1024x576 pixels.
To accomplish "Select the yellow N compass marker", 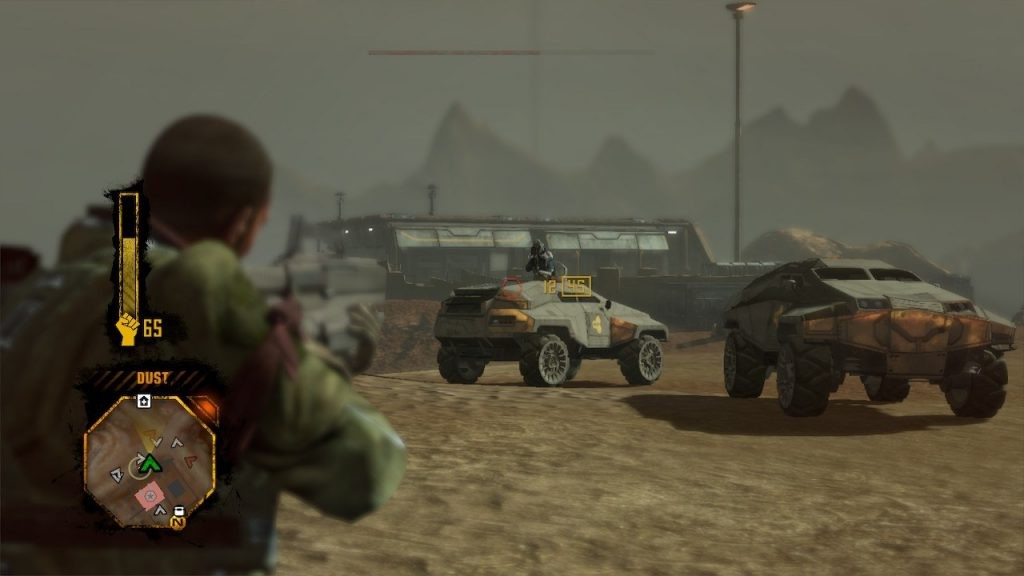I will click(x=178, y=520).
